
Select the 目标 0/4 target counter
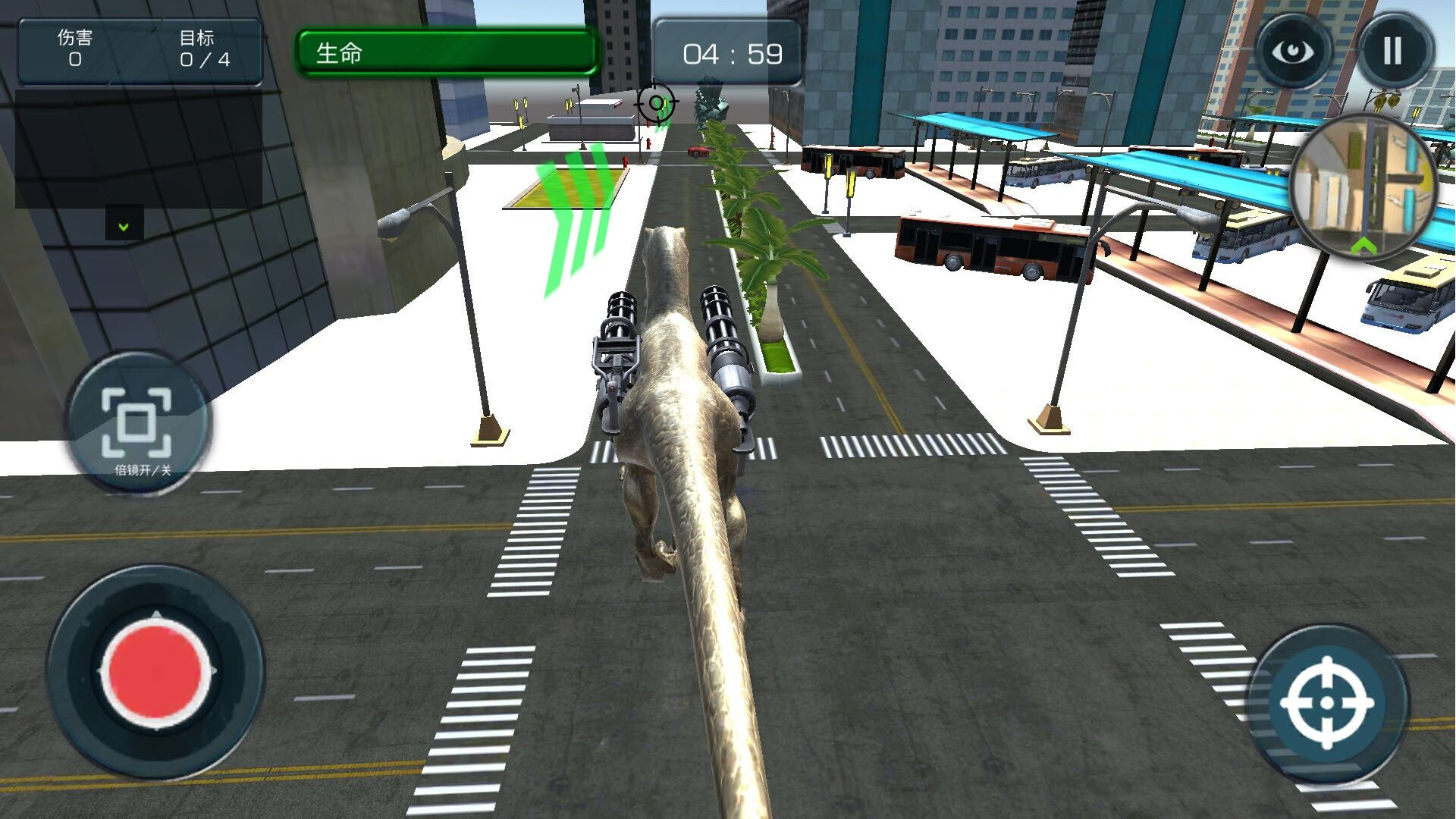(x=203, y=47)
